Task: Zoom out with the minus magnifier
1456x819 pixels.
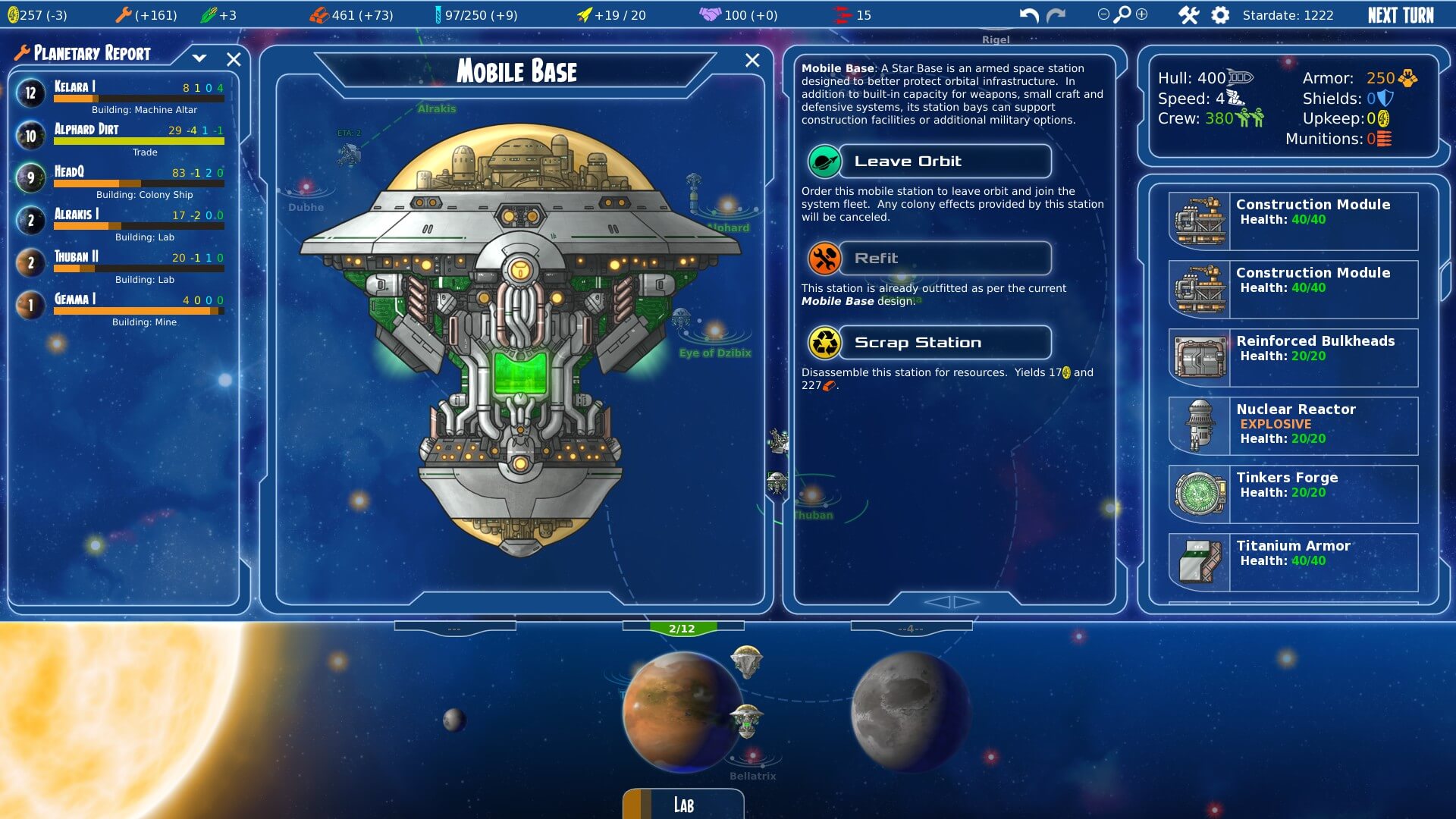Action: [x=1103, y=14]
